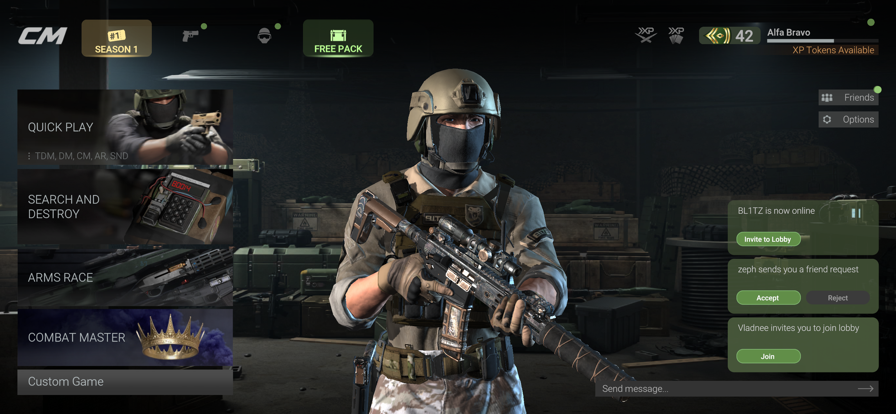Claim the Free Pack
The height and width of the screenshot is (414, 896).
[338, 39]
